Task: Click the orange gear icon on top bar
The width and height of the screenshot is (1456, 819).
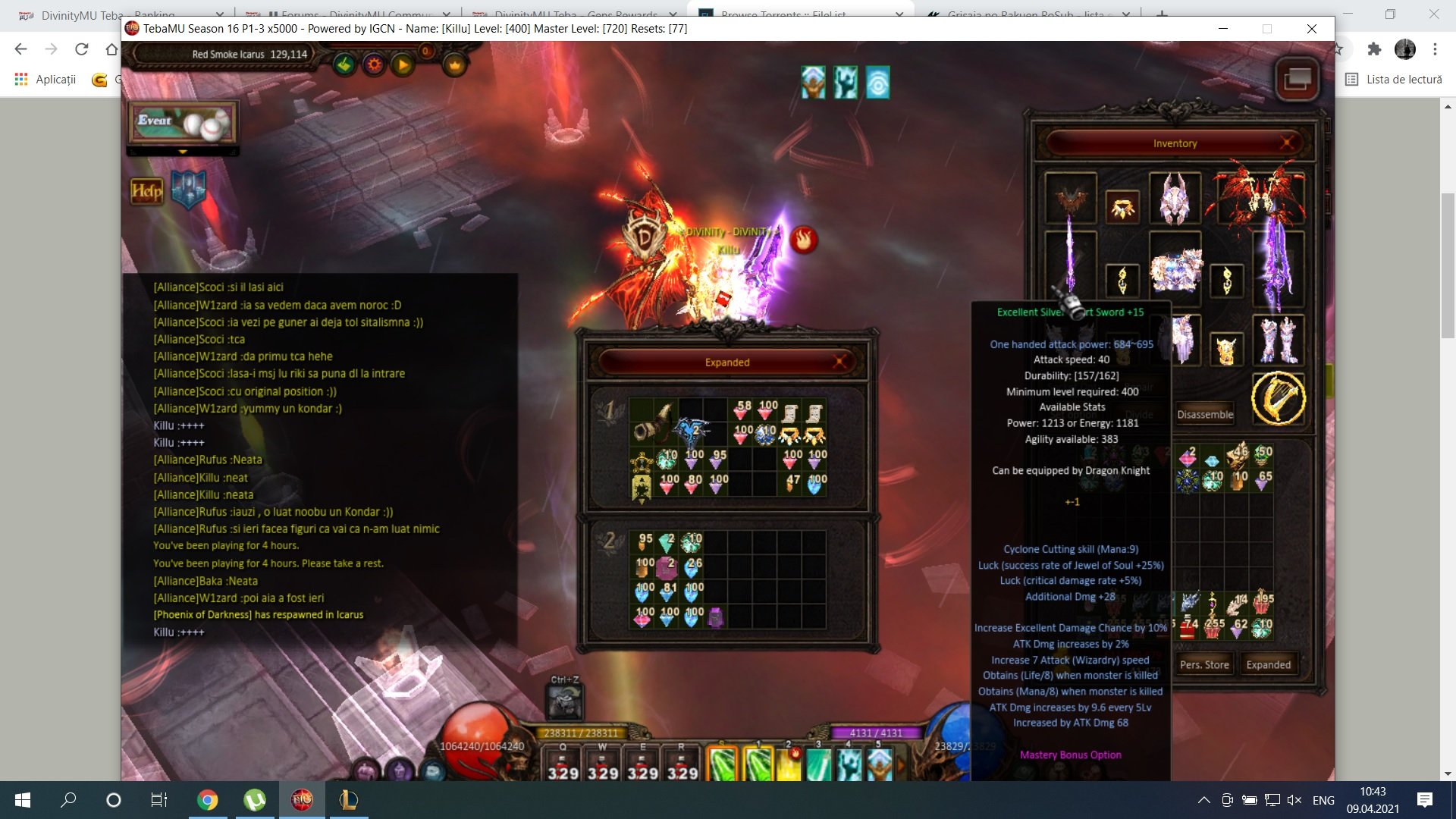Action: (x=374, y=65)
